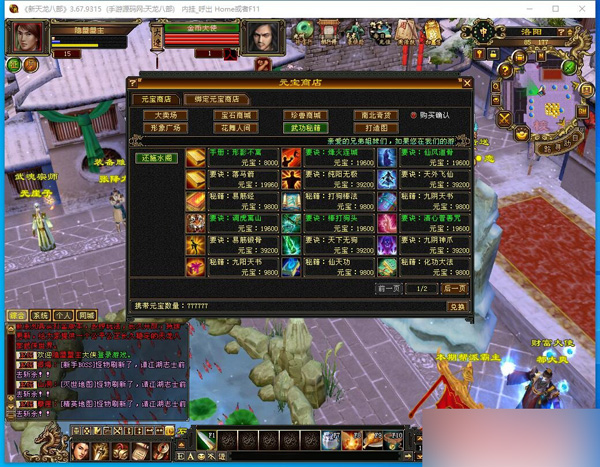Go to the previous page with 前一页
The height and width of the screenshot is (467, 600).
[390, 288]
